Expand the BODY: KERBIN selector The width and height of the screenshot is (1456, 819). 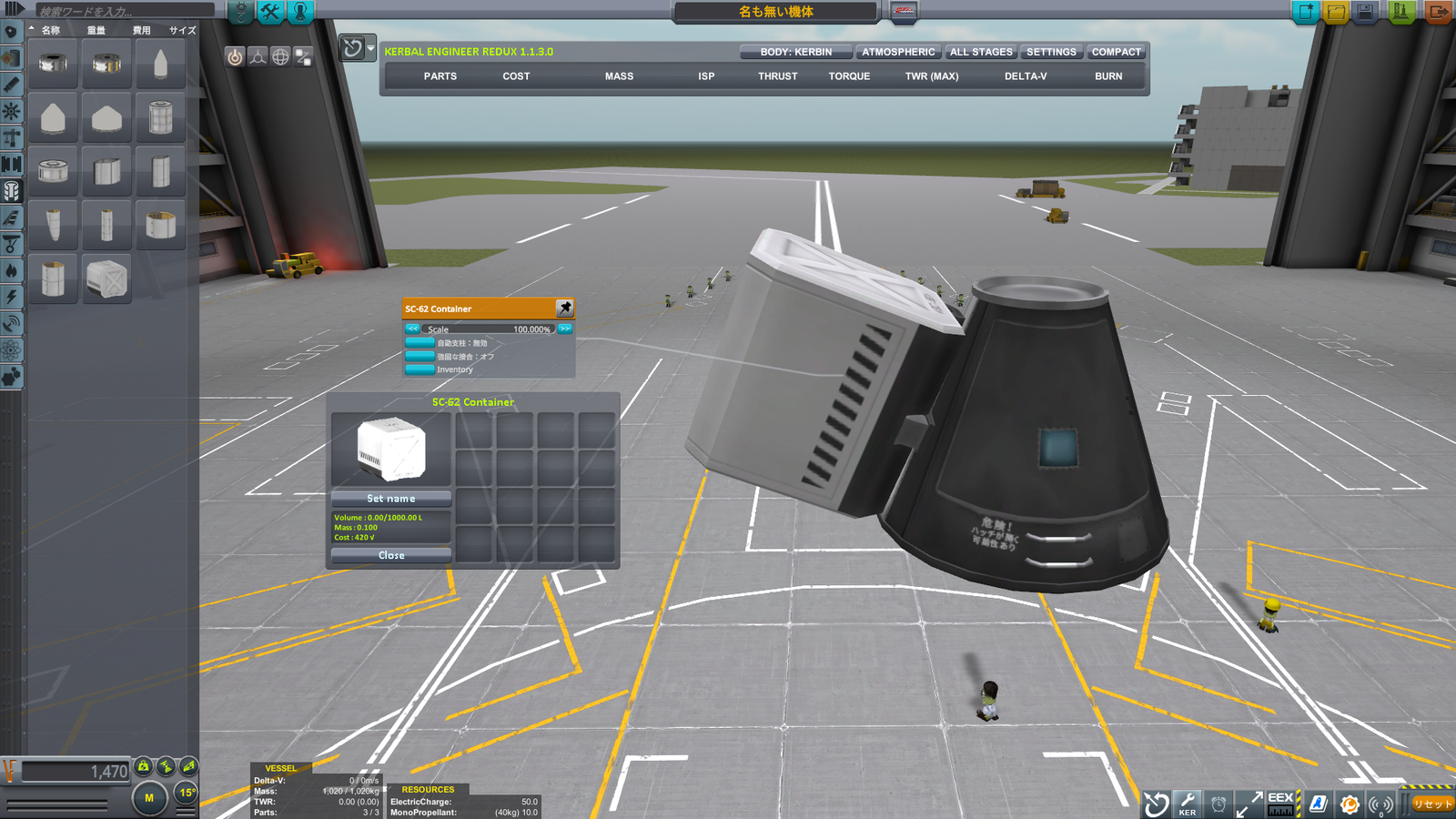pyautogui.click(x=797, y=52)
